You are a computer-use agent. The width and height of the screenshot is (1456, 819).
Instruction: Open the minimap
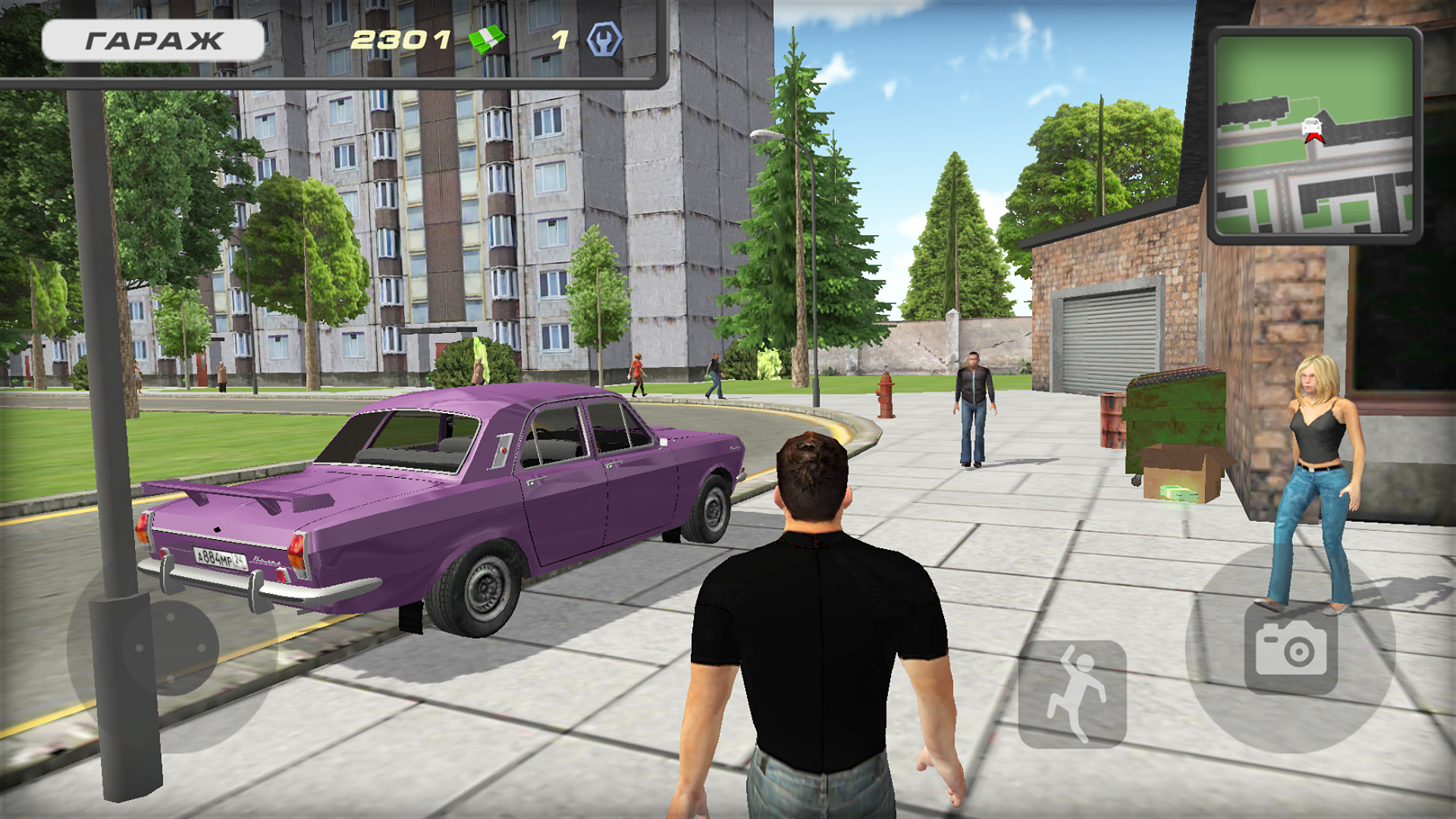1314,135
